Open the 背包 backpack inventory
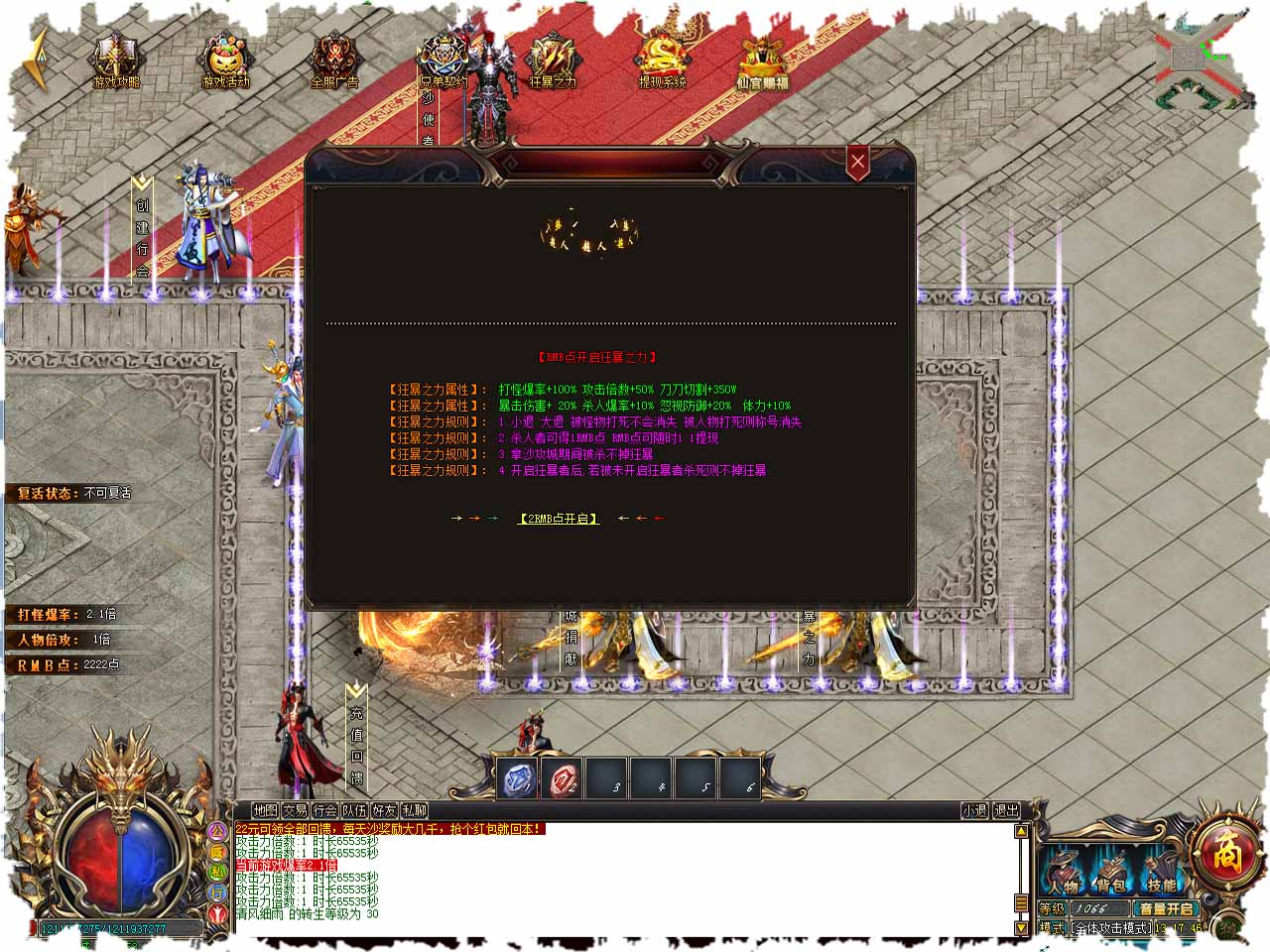This screenshot has width=1270, height=952. pos(1111,875)
